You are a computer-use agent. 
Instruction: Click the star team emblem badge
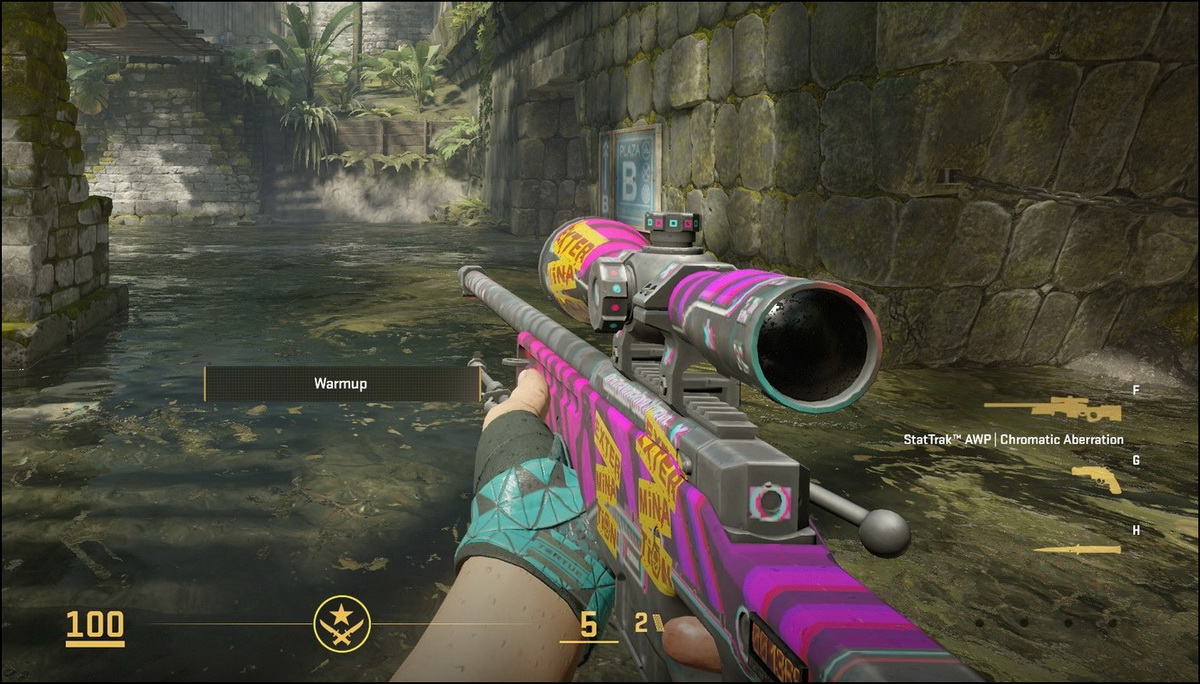(x=342, y=624)
